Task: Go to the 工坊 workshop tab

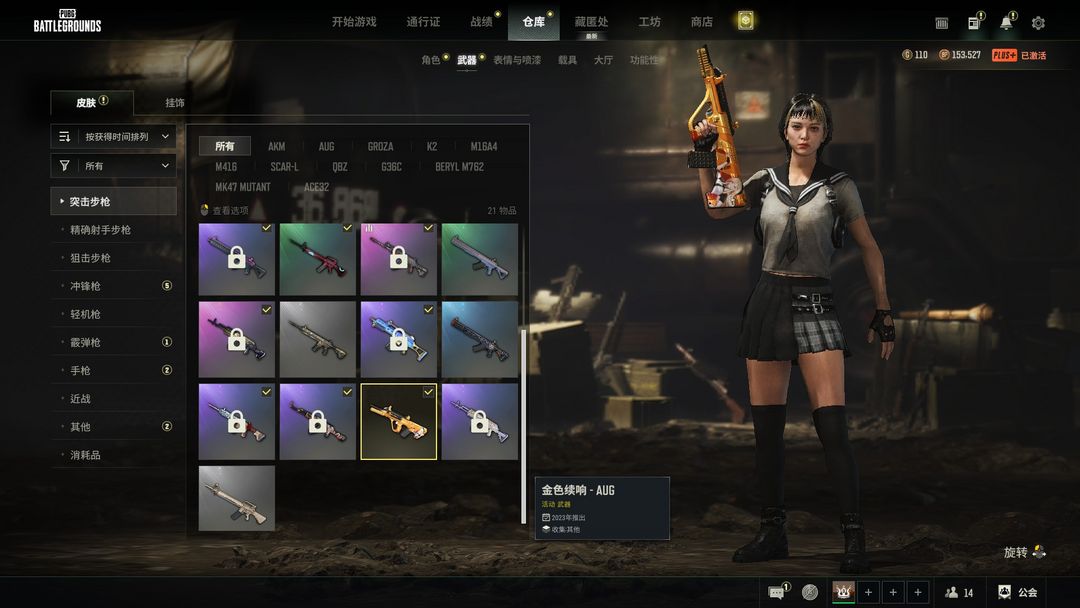Action: tap(650, 22)
